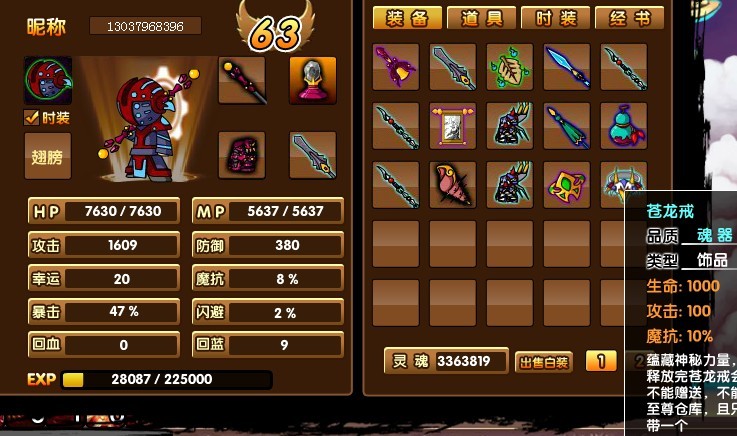Choose the equipped crimson armor slot

pyautogui.click(x=242, y=156)
